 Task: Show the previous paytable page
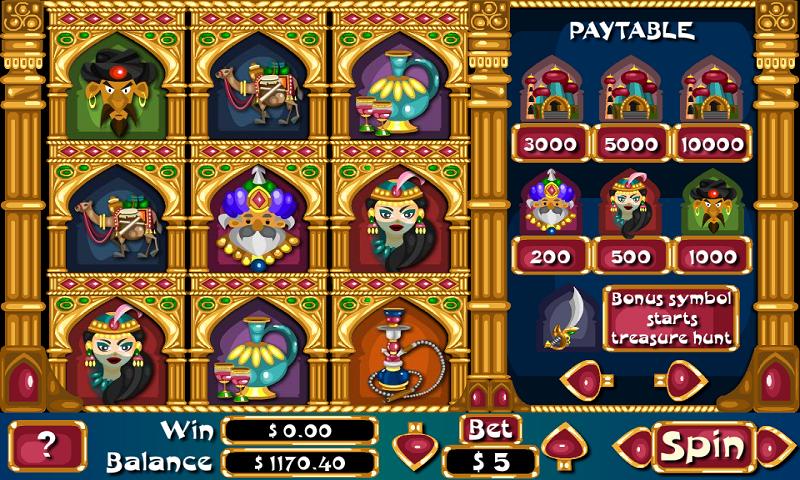586,380
